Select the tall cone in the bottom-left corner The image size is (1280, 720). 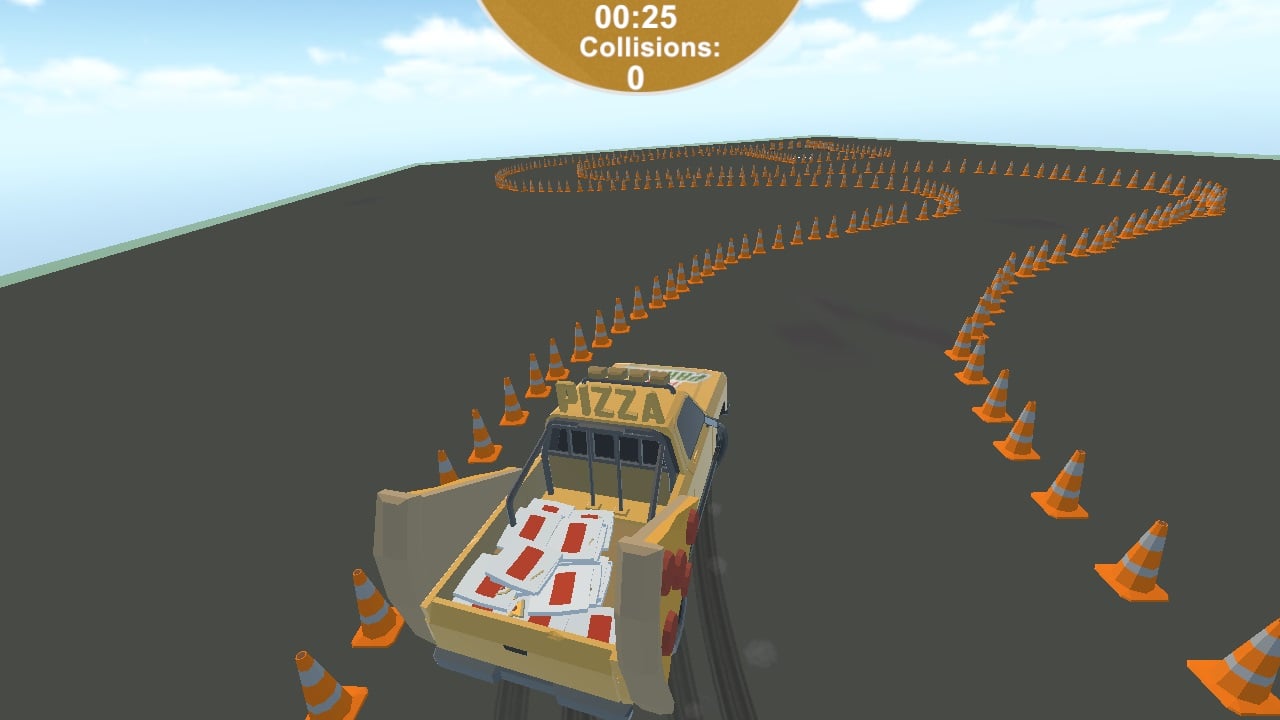point(320,680)
